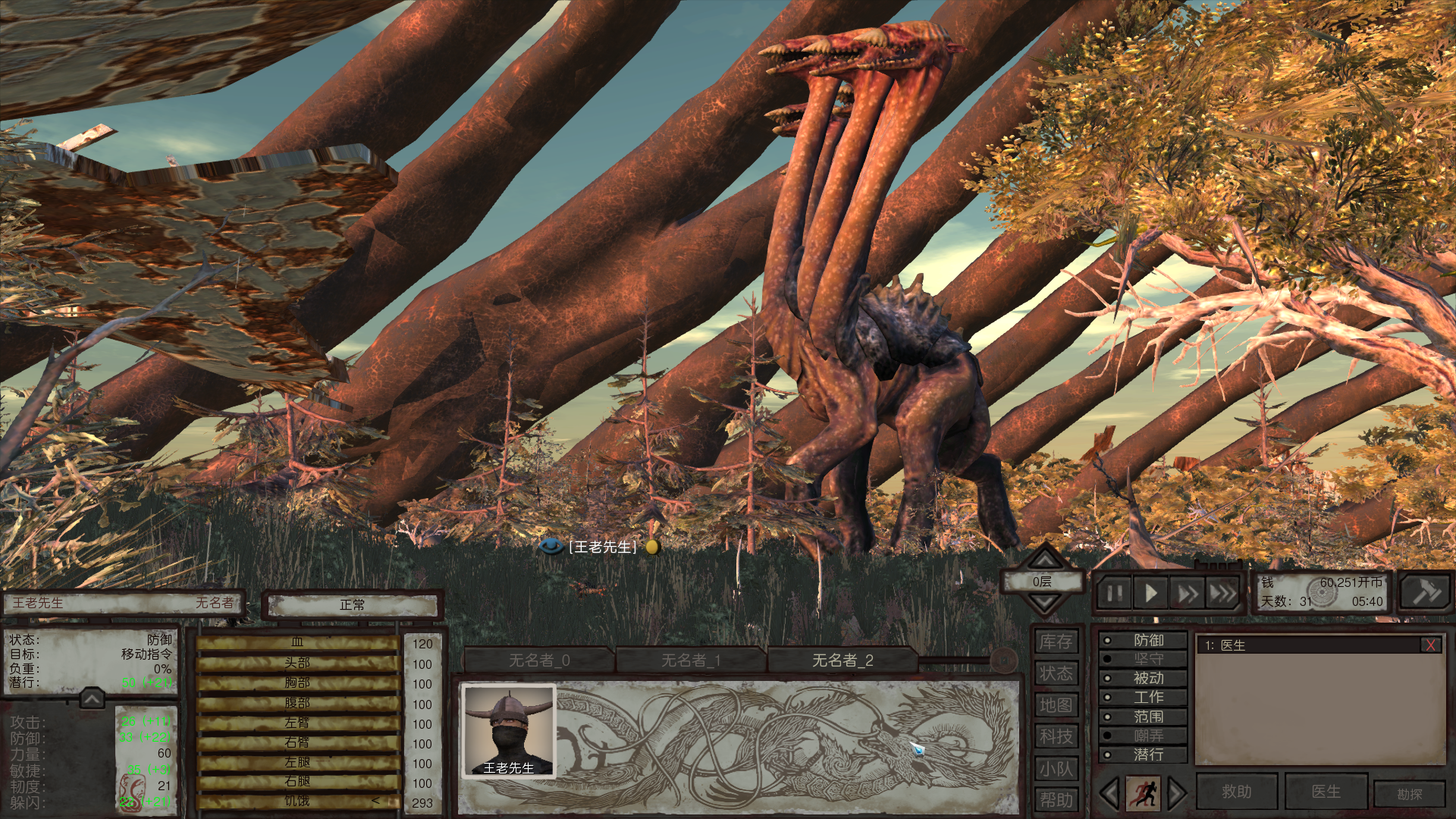The image size is (1456, 819).
Task: Select the 王老先生 character portrait
Action: (x=509, y=731)
